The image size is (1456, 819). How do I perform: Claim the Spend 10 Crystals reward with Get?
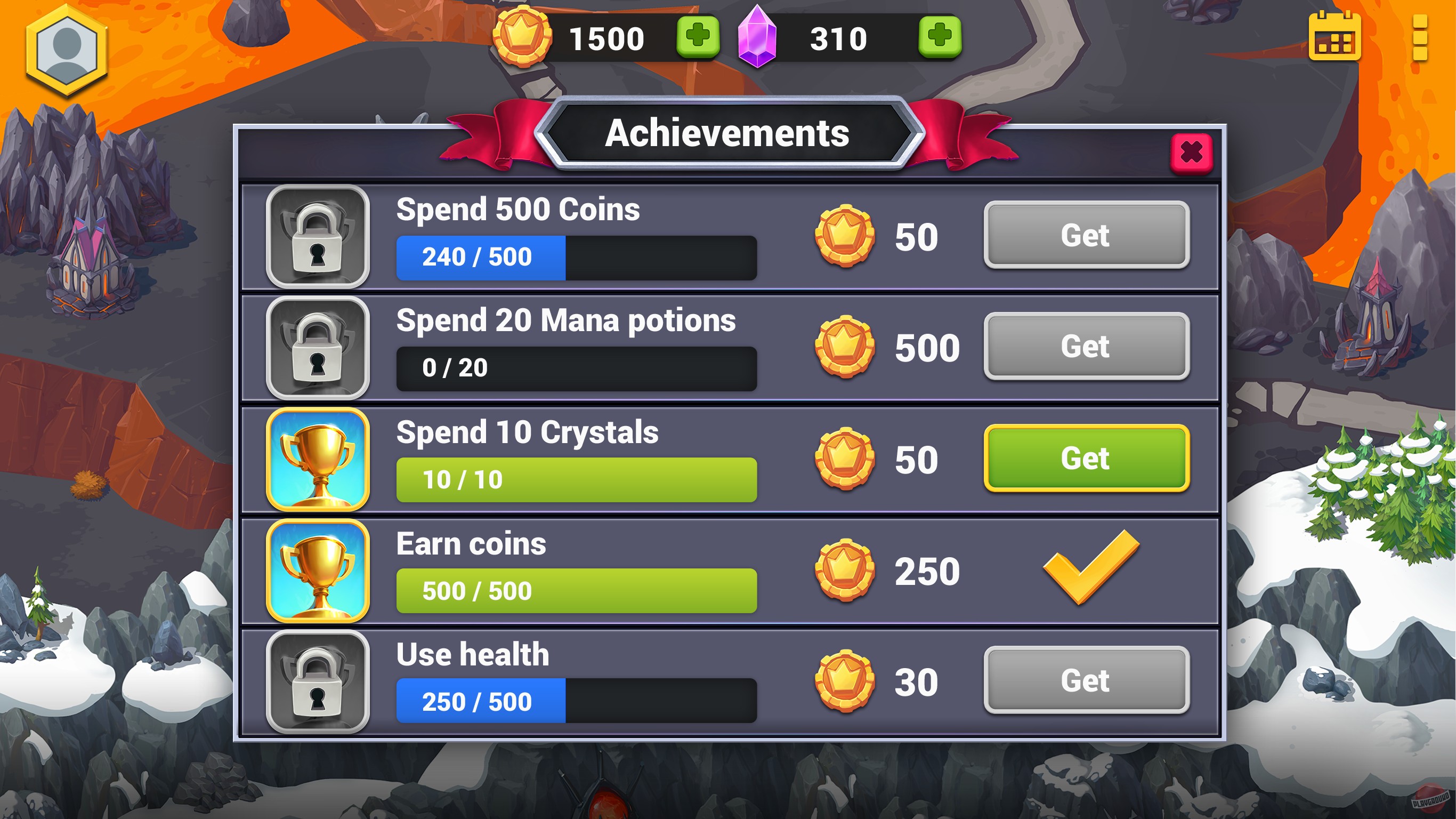(x=1086, y=459)
